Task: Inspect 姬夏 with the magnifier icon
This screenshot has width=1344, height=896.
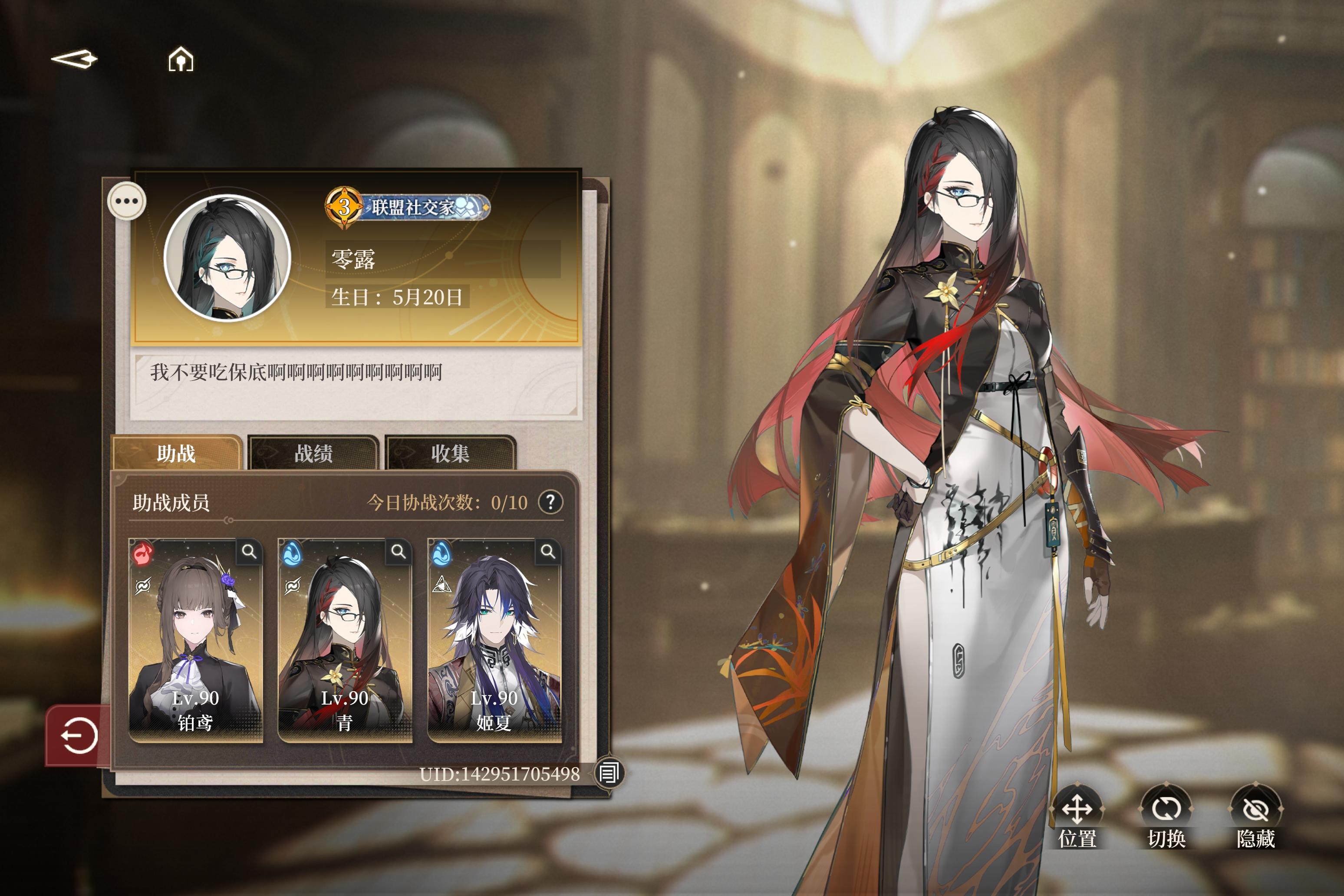Action: tap(548, 551)
